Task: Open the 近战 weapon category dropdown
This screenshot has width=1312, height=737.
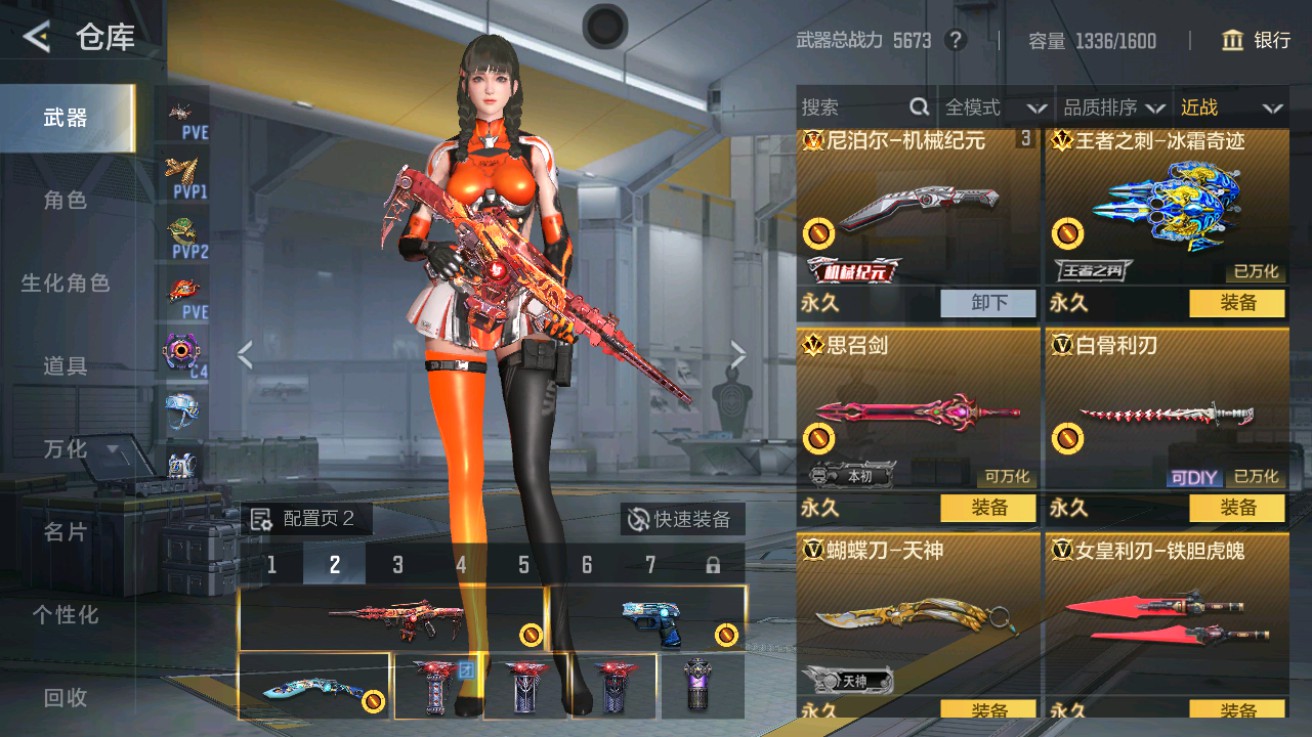Action: 1228,106
